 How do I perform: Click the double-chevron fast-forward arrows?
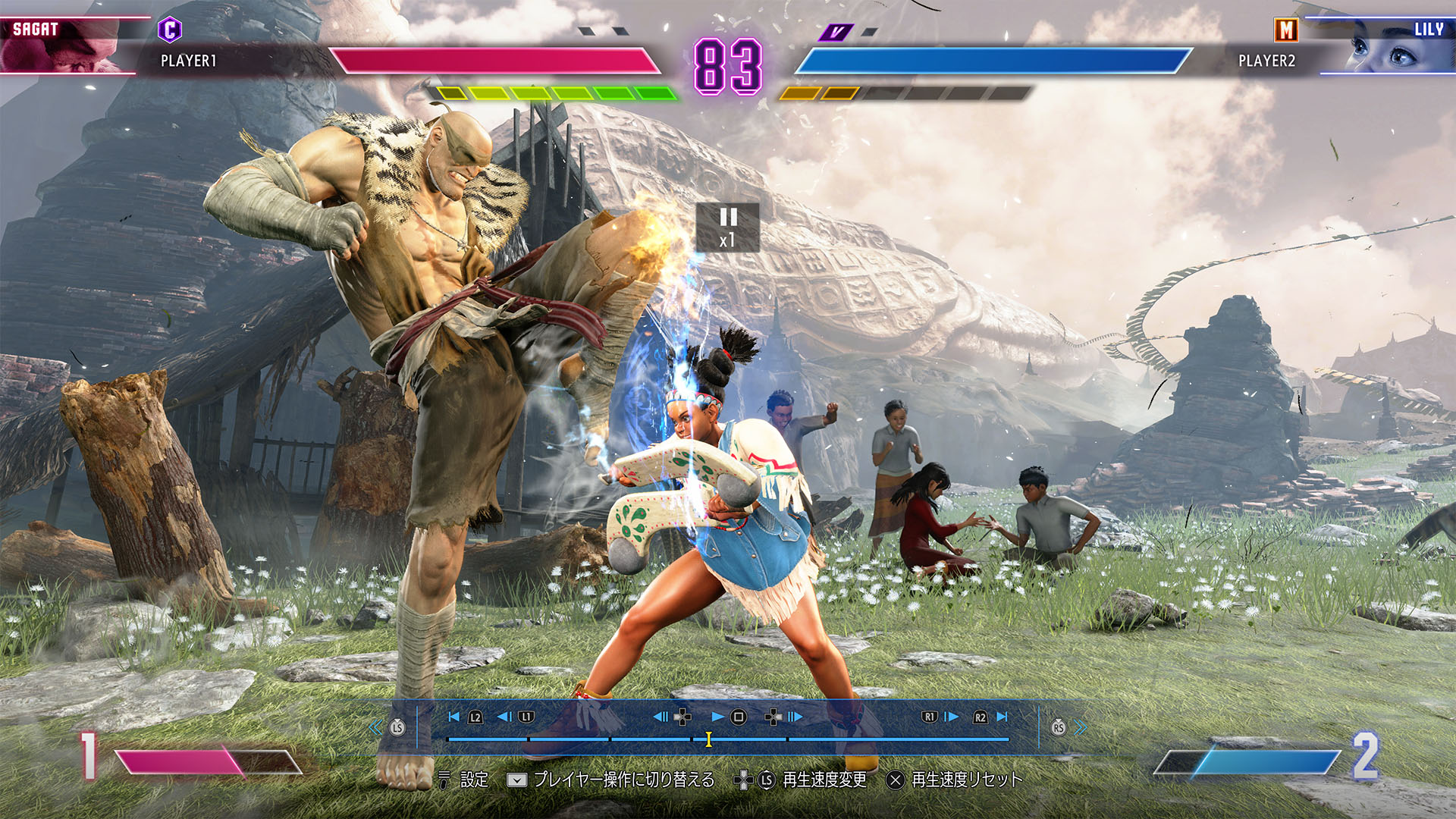[x=1081, y=728]
